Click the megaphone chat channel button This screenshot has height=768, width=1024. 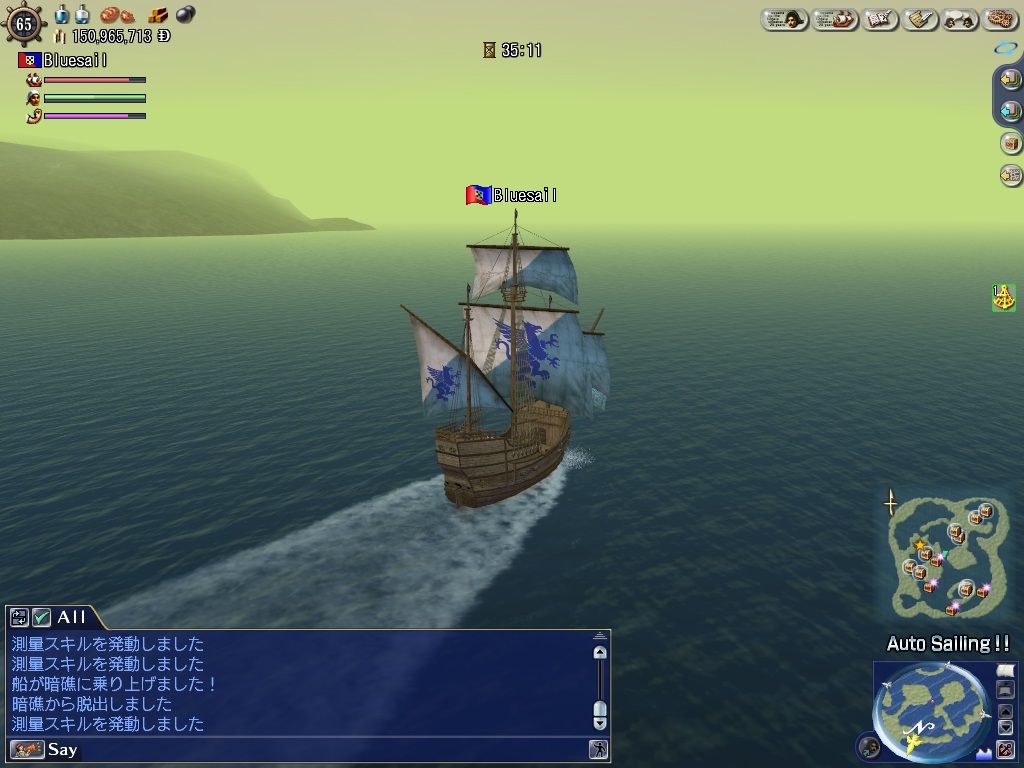[27, 749]
